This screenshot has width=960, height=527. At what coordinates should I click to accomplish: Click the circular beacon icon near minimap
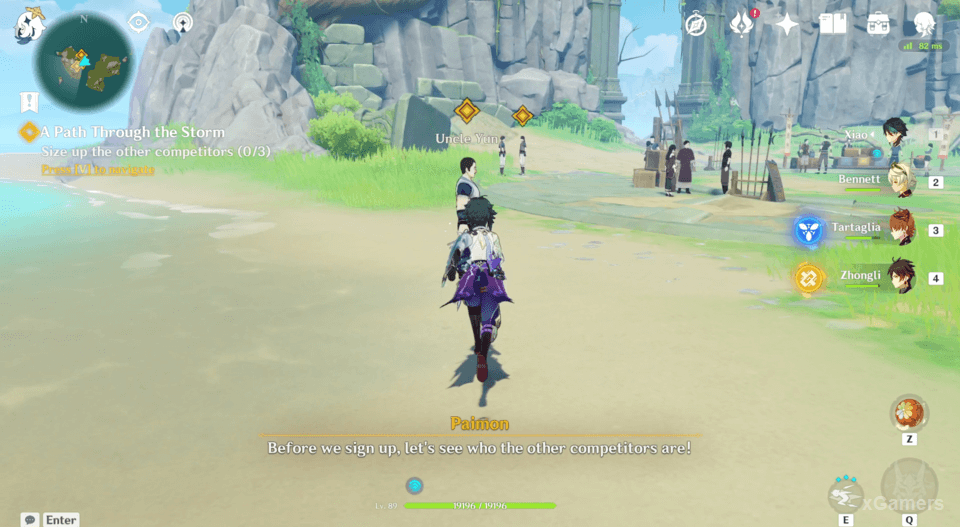(x=182, y=23)
